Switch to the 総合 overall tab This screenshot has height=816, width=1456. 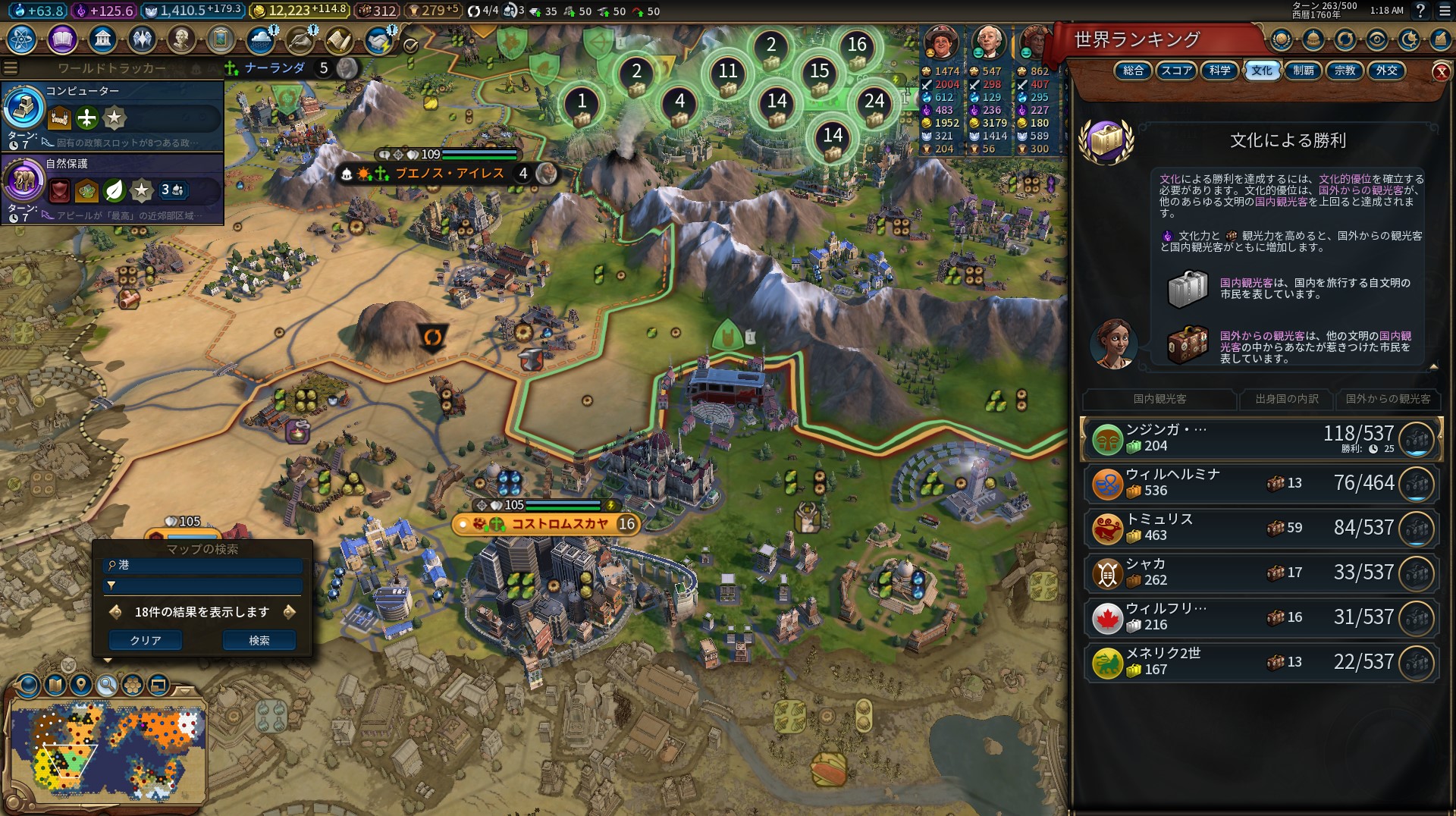point(1133,71)
